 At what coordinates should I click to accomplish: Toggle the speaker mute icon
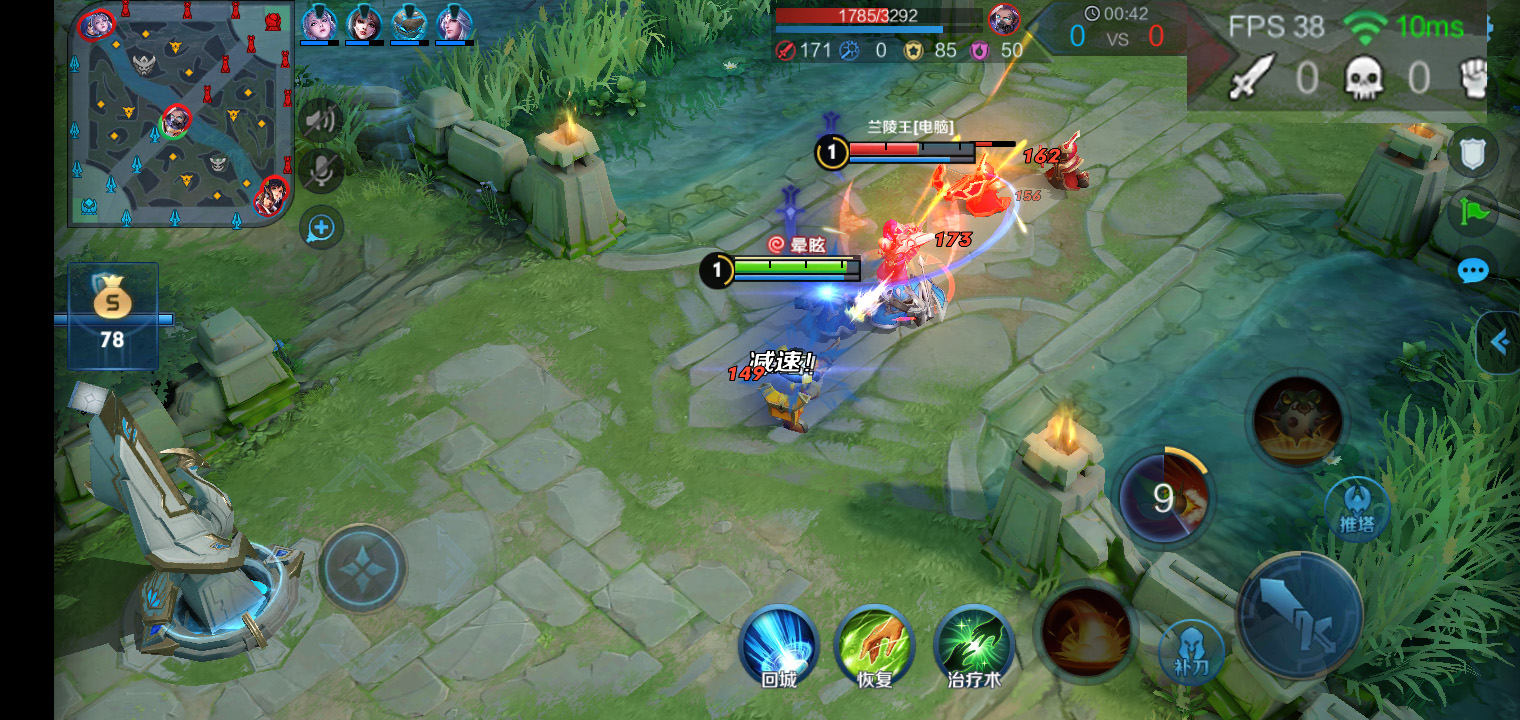click(321, 122)
